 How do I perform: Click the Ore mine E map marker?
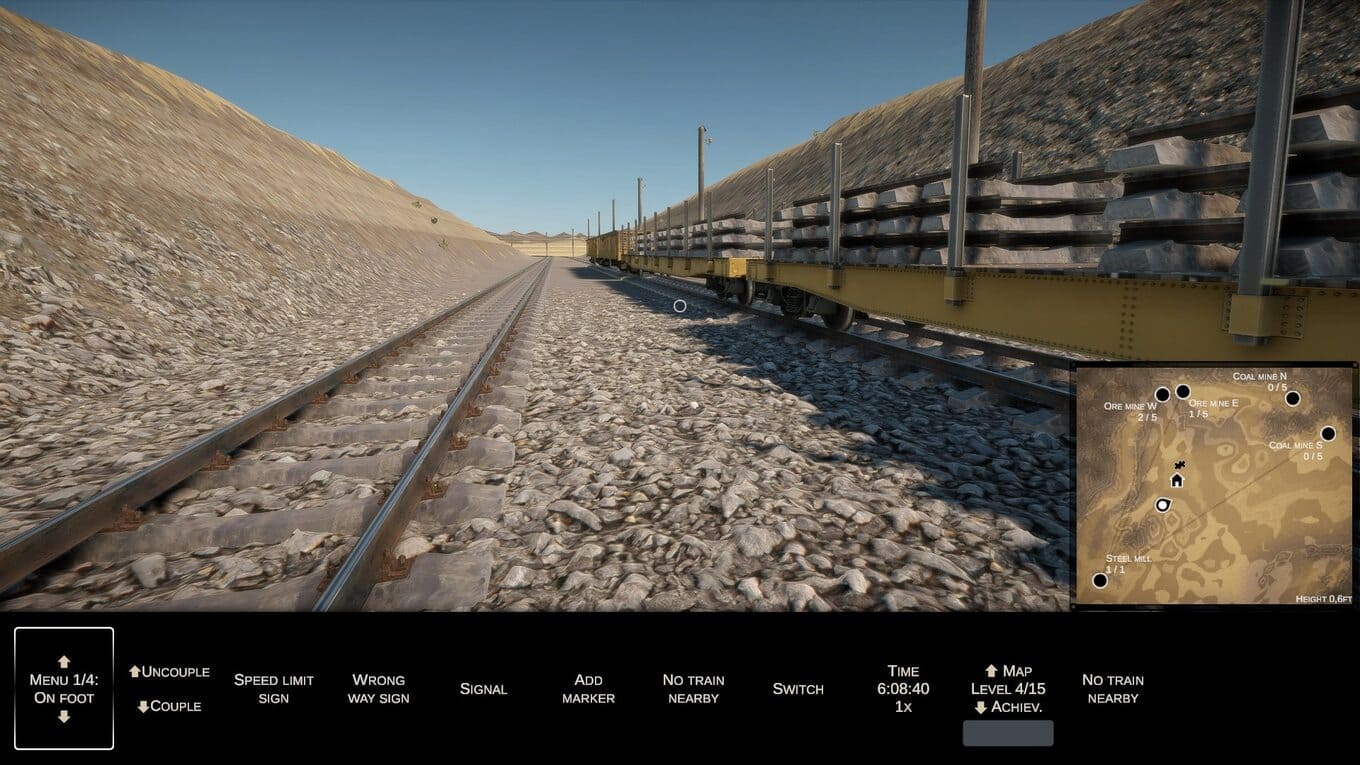click(x=1183, y=392)
